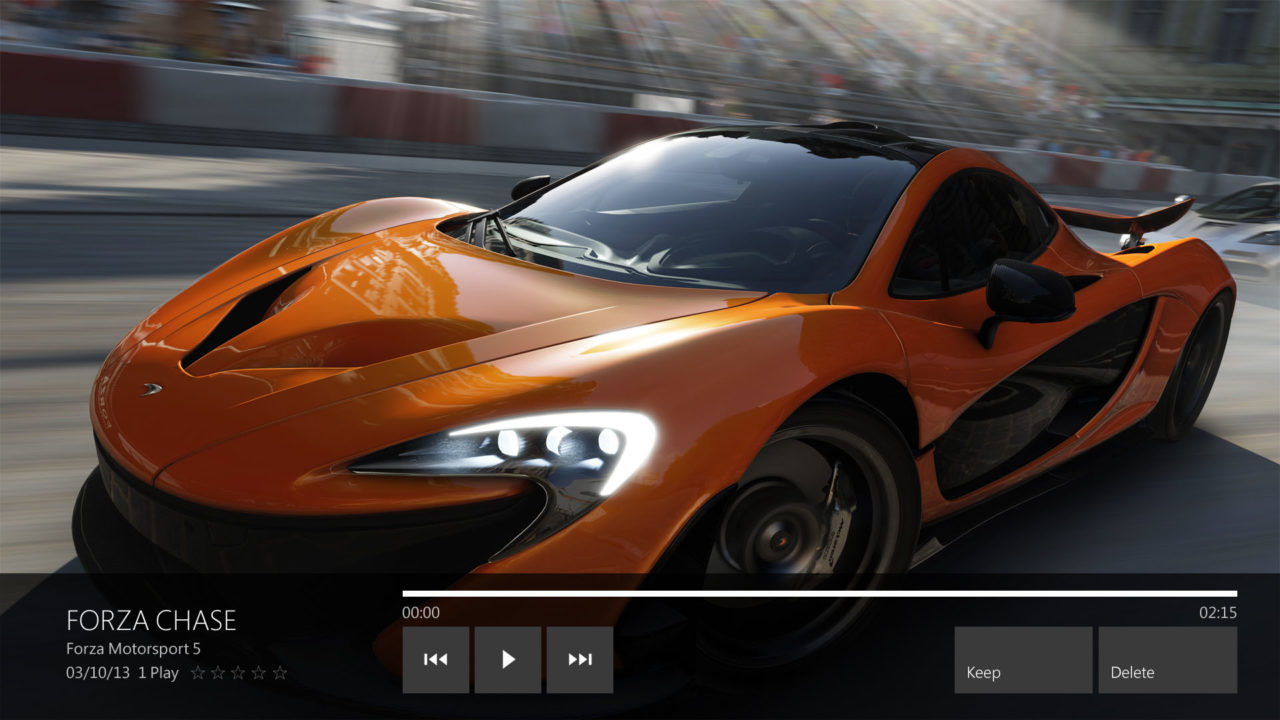
Task: Select the fast-forward icon
Action: (x=580, y=659)
